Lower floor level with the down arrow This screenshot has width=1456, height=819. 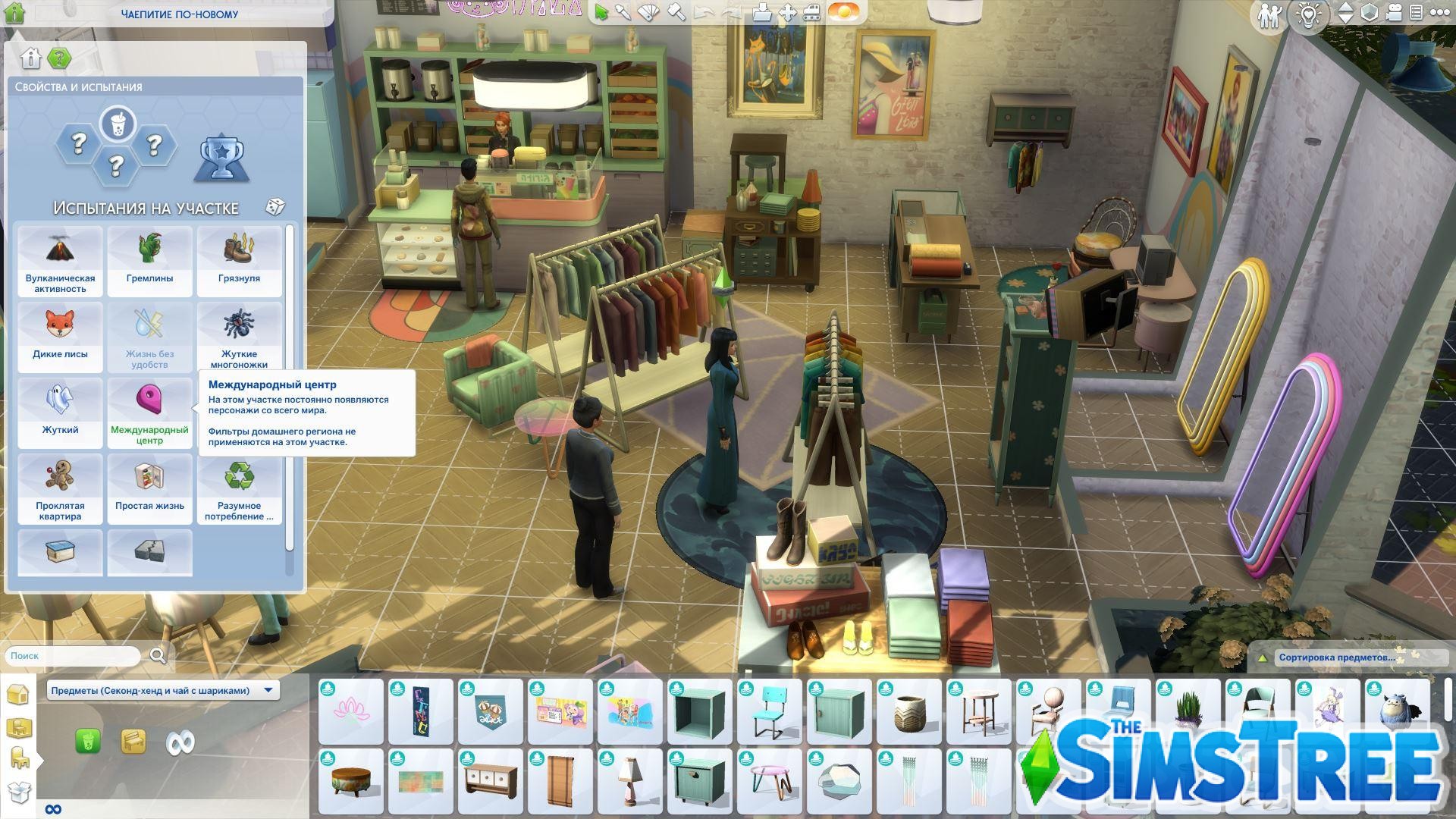(1345, 18)
